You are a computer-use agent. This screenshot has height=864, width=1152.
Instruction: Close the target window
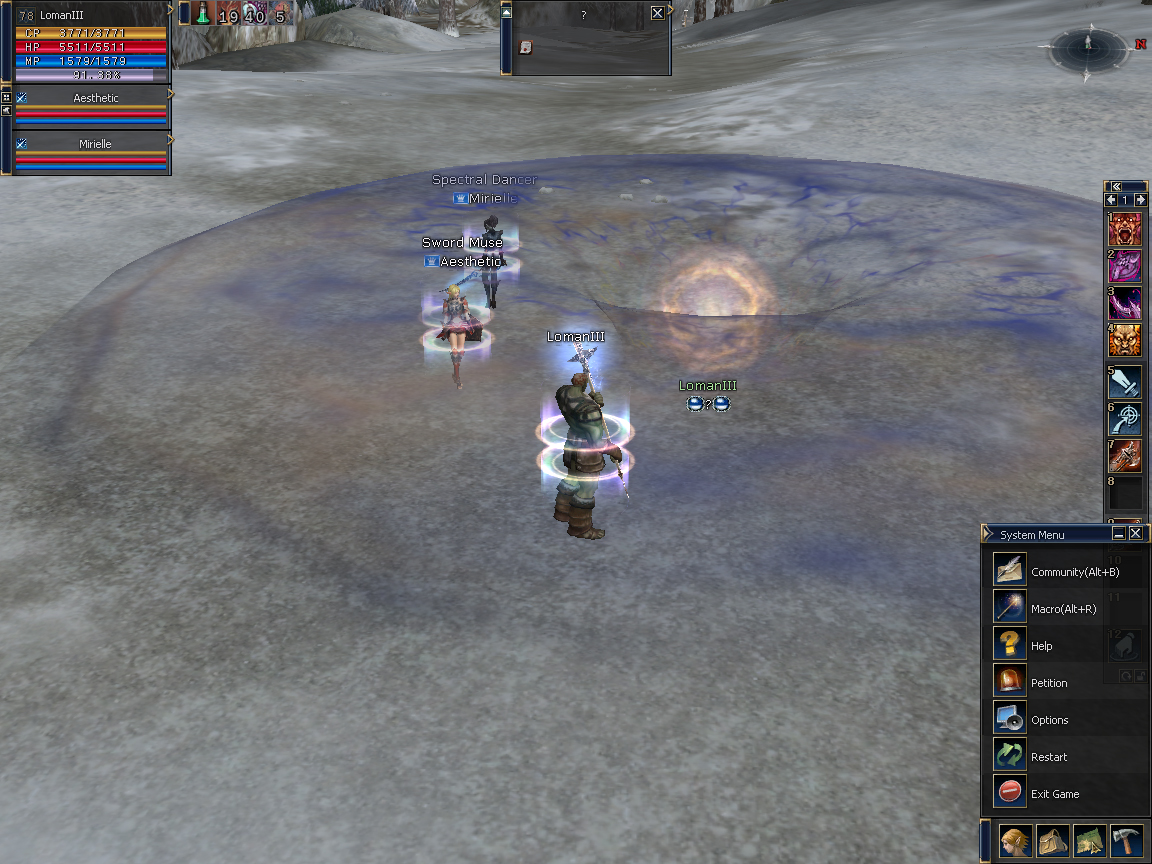click(x=657, y=13)
